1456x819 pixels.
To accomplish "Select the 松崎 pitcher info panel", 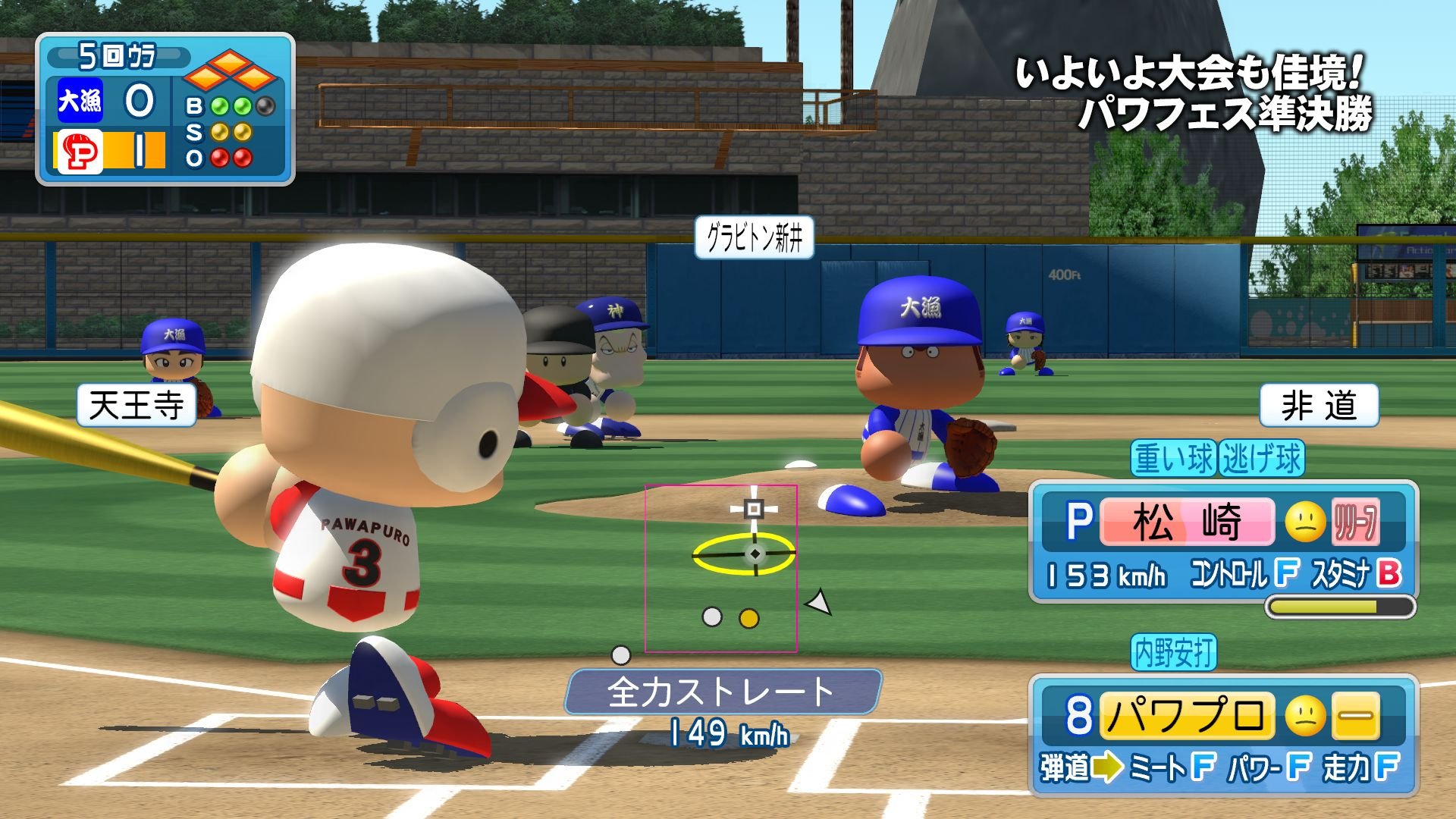I will pos(1222,541).
